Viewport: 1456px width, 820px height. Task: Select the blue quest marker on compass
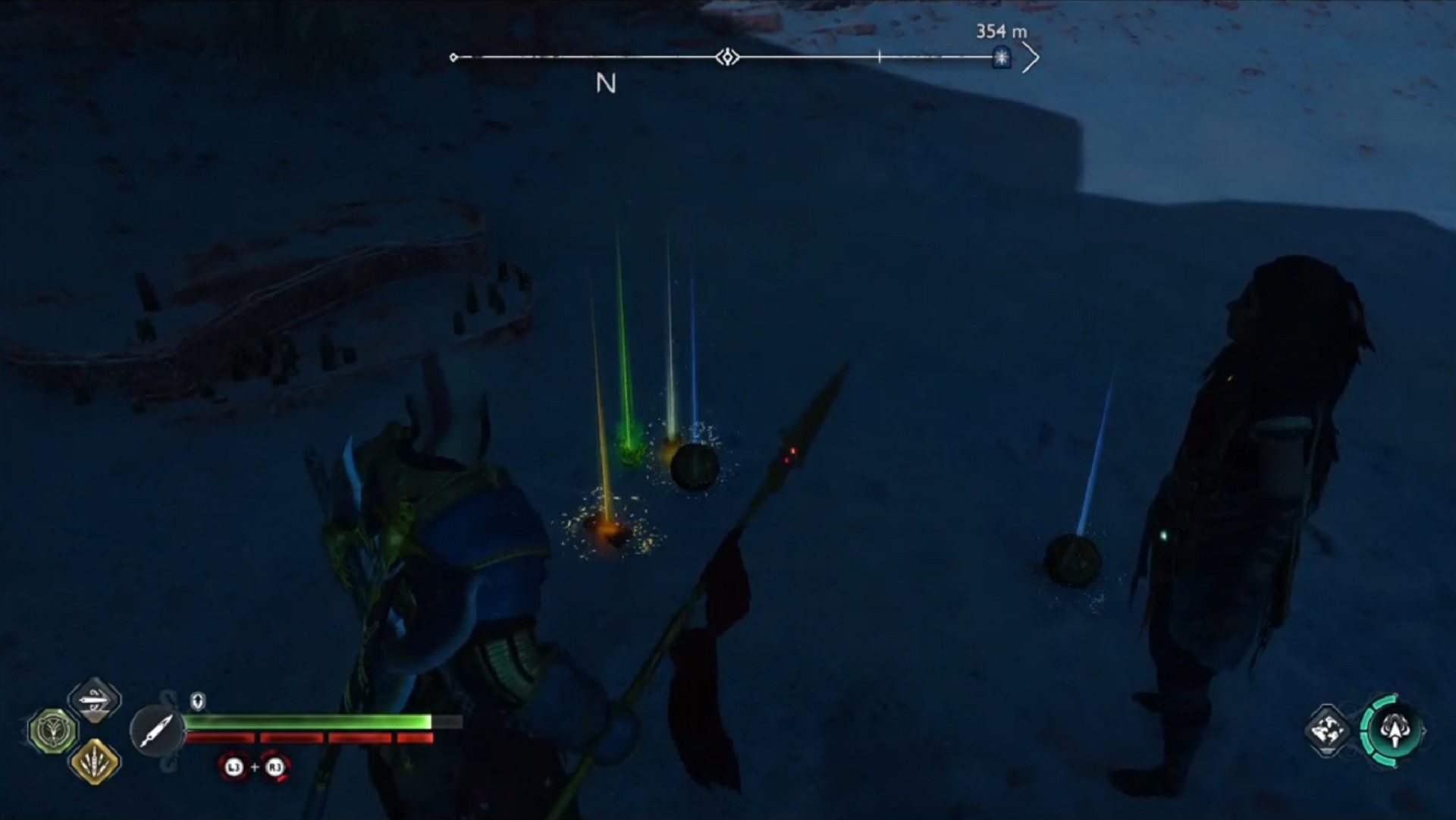point(1002,58)
